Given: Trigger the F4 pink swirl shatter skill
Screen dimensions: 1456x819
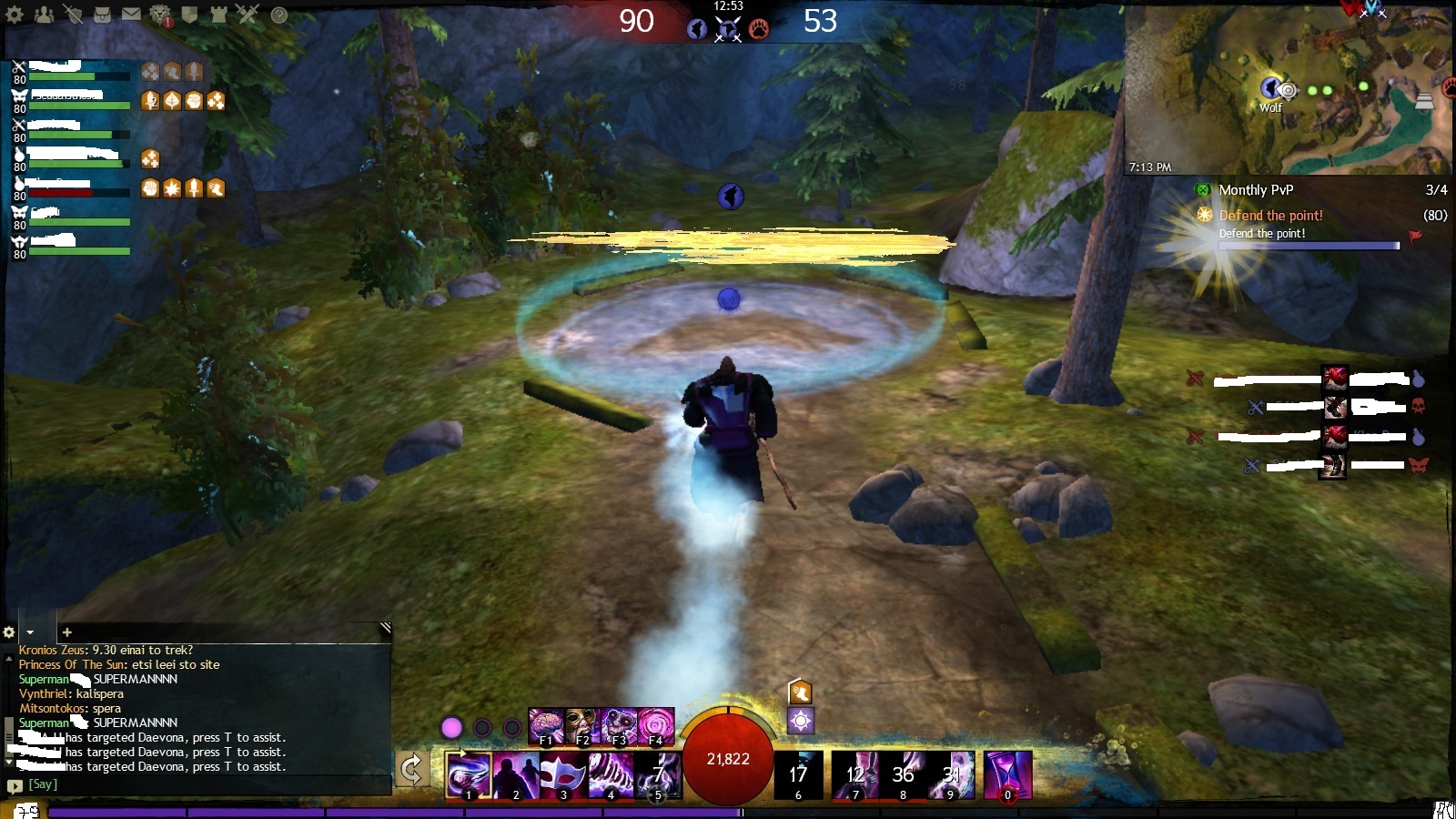Looking at the screenshot, I should pyautogui.click(x=656, y=726).
